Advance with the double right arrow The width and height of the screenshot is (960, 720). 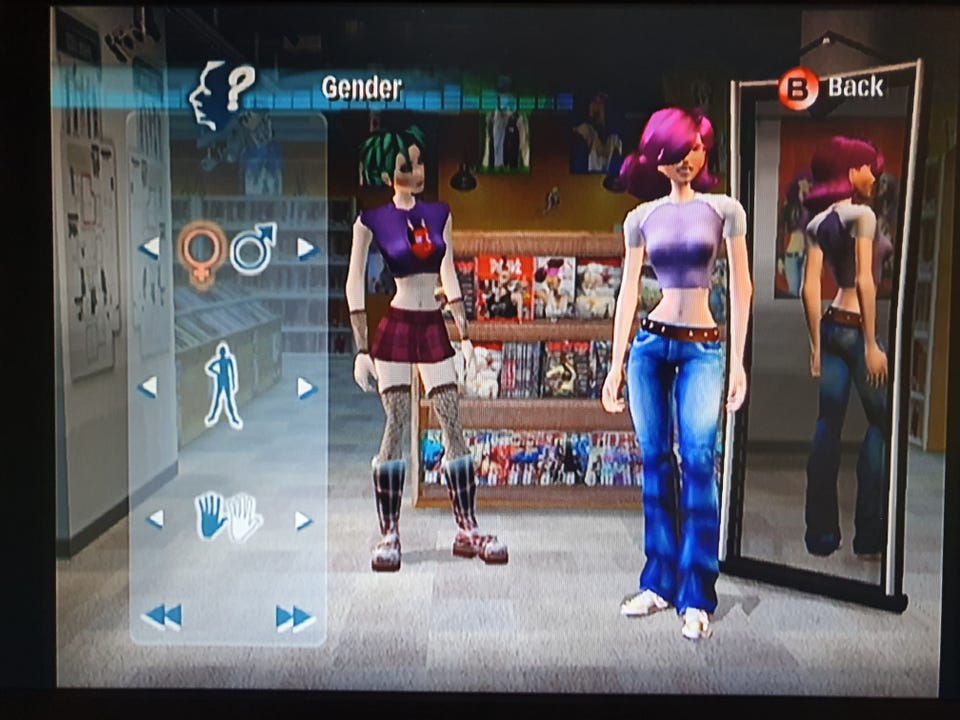pos(295,618)
